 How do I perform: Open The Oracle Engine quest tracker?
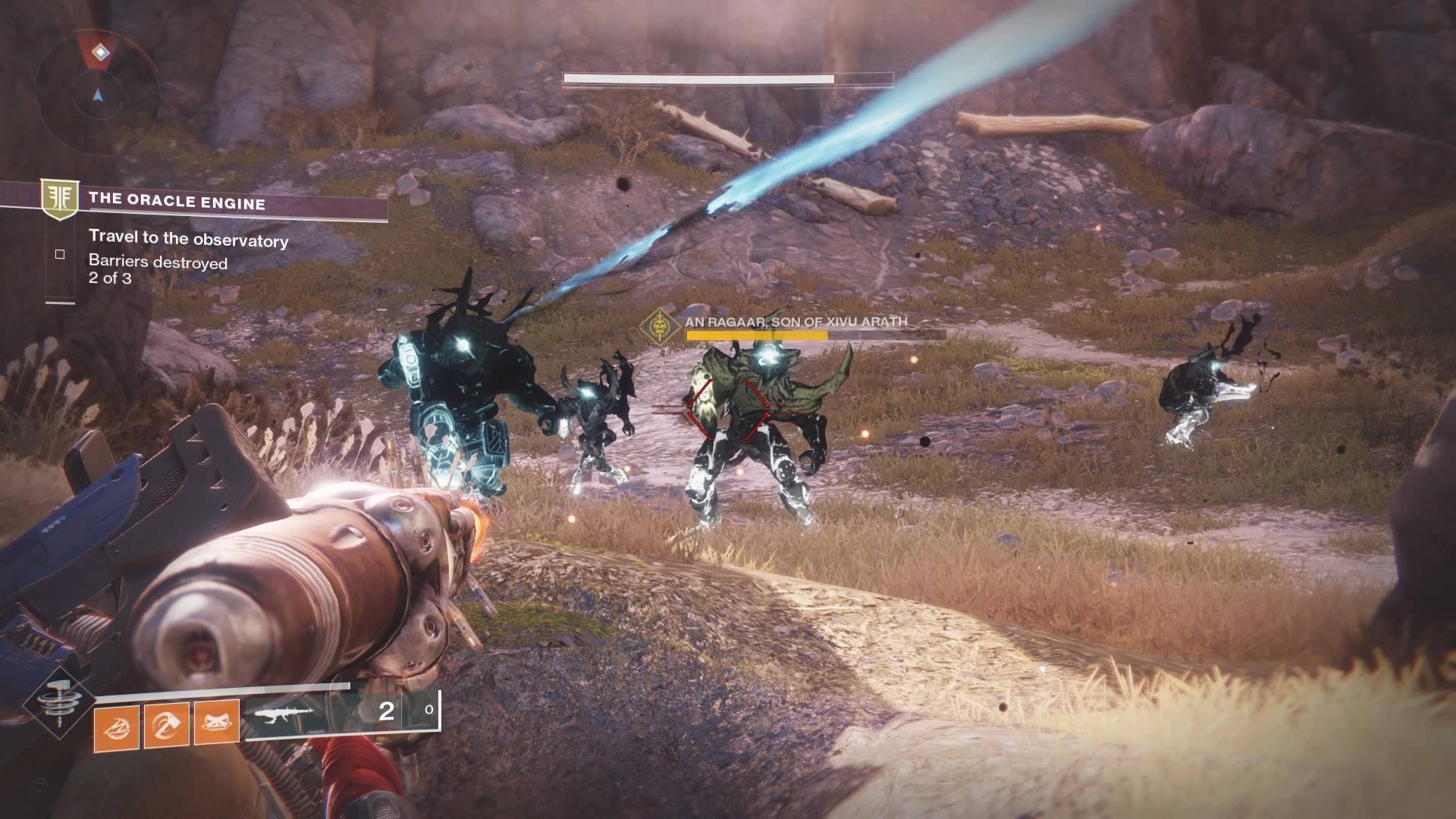[x=177, y=202]
